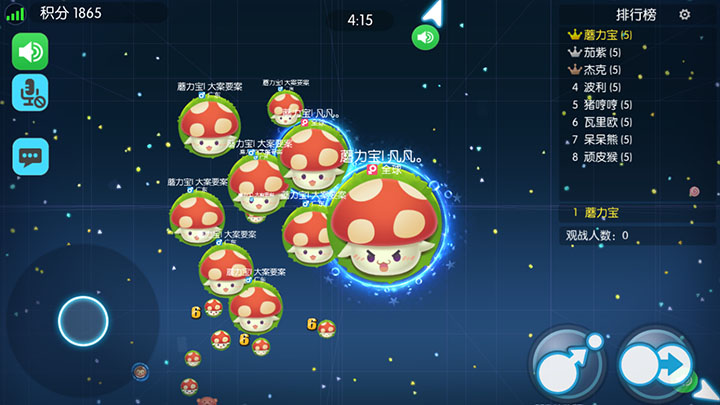Select 波利 in the leaderboard
This screenshot has height=405, width=720.
(601, 87)
